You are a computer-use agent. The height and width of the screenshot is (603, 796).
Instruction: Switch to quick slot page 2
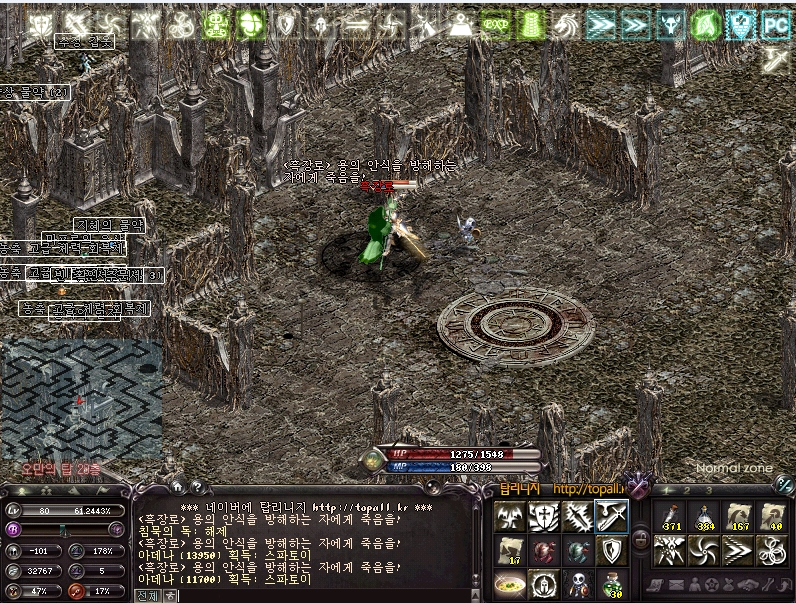688,490
